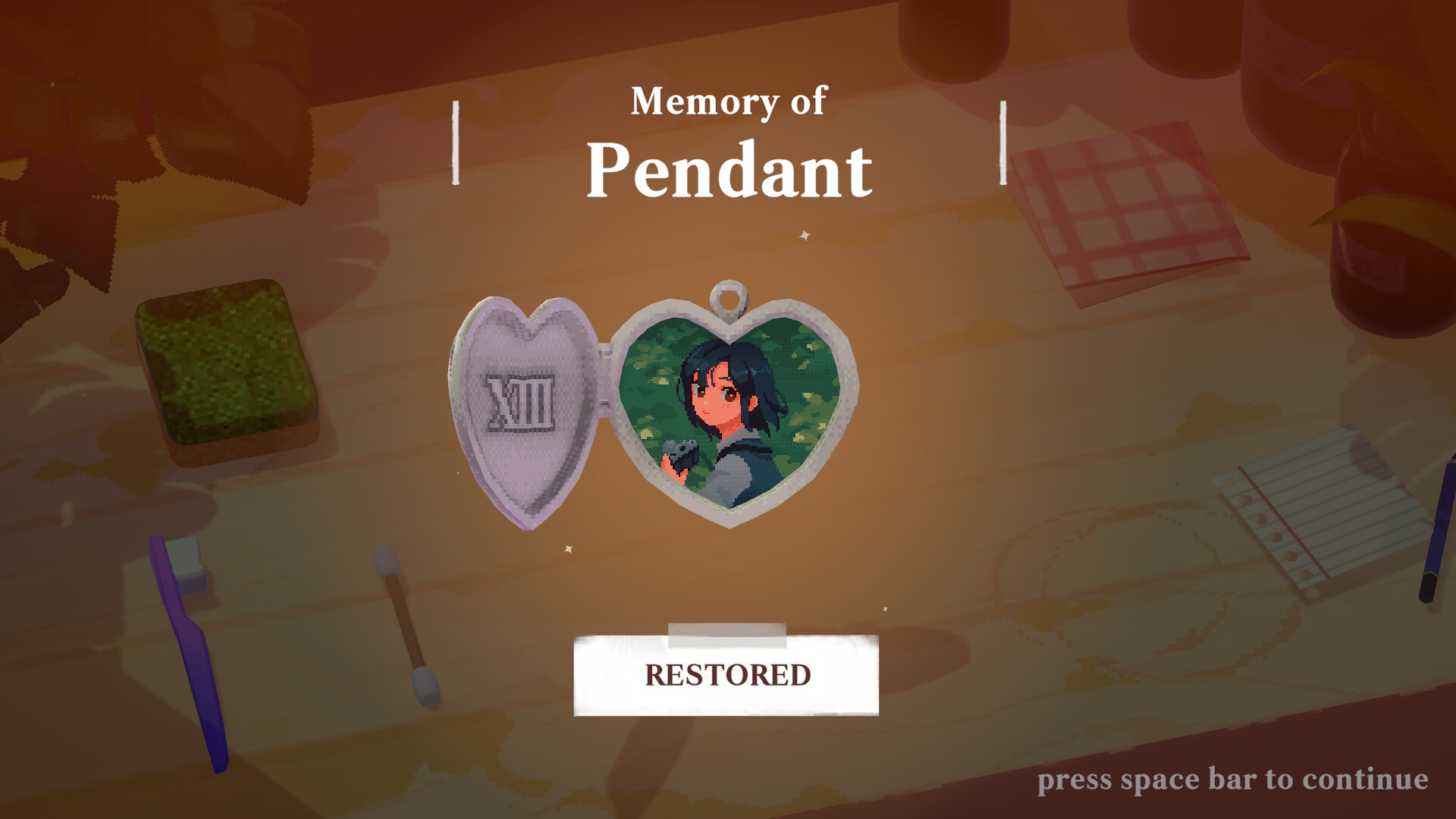Click 'press space bar to continue' text
This screenshot has width=1456, height=819.
click(x=1232, y=780)
